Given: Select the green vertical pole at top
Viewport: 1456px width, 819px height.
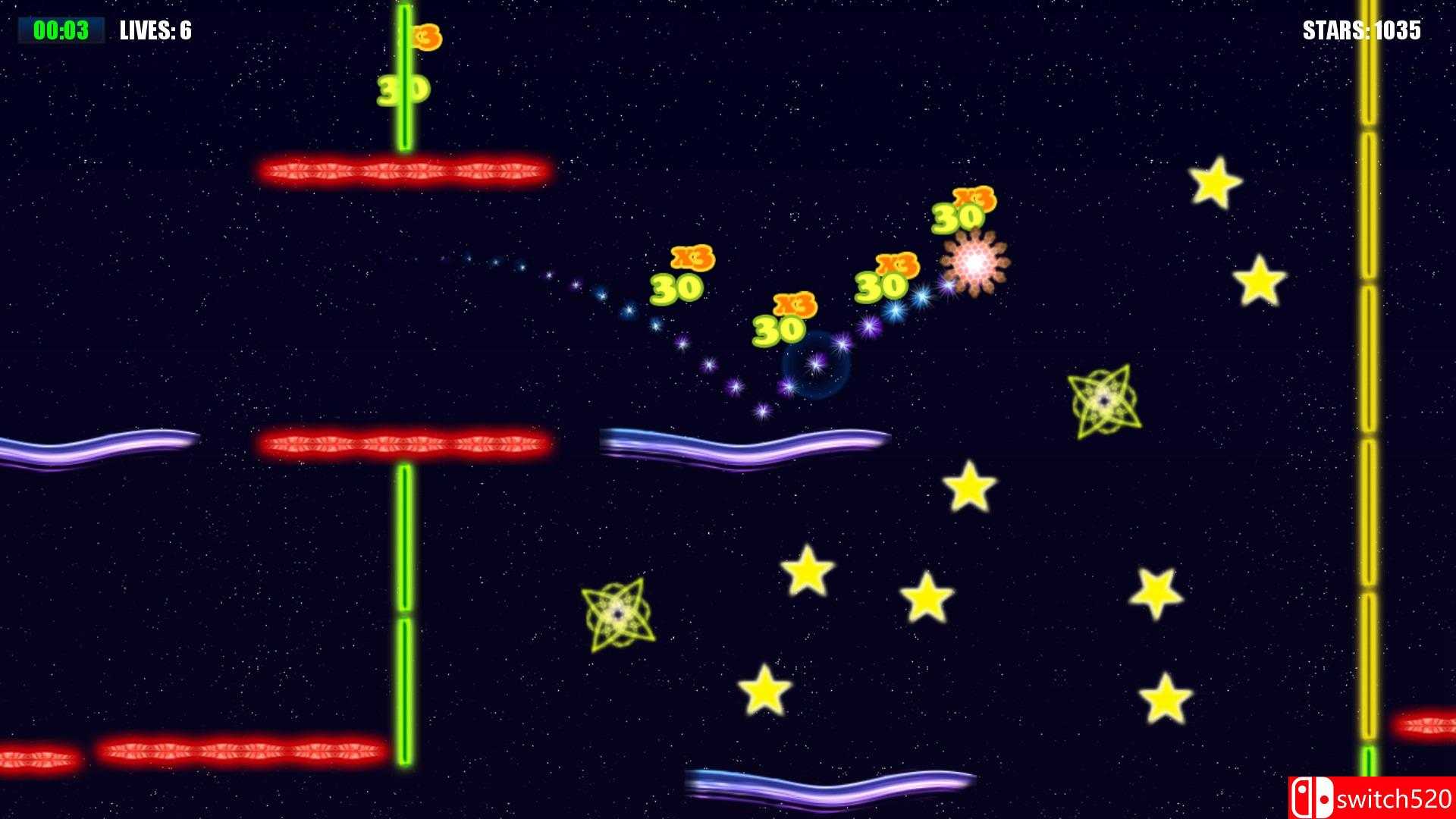Looking at the screenshot, I should [x=404, y=76].
